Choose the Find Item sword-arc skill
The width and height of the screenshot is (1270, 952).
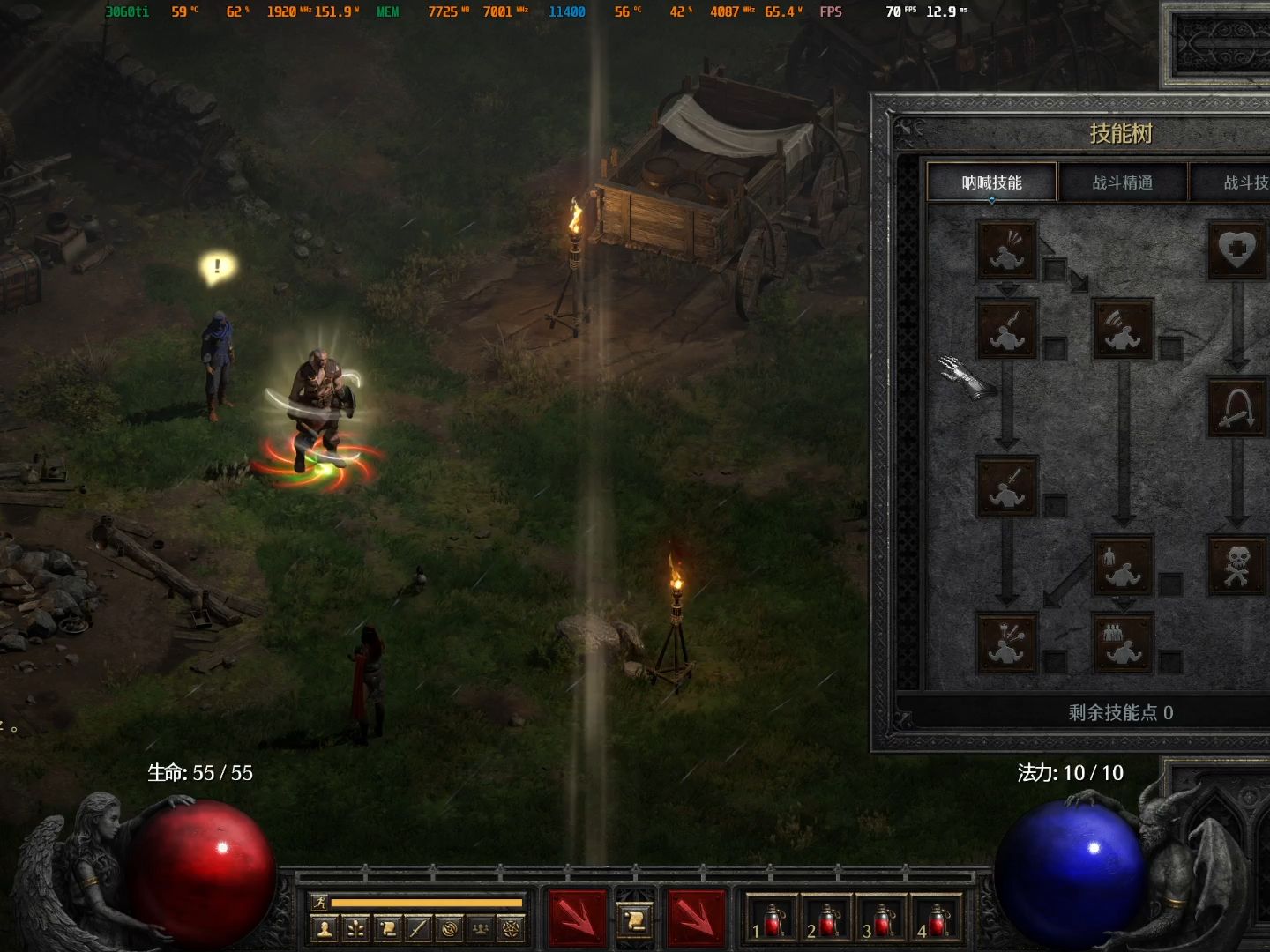click(x=1236, y=407)
